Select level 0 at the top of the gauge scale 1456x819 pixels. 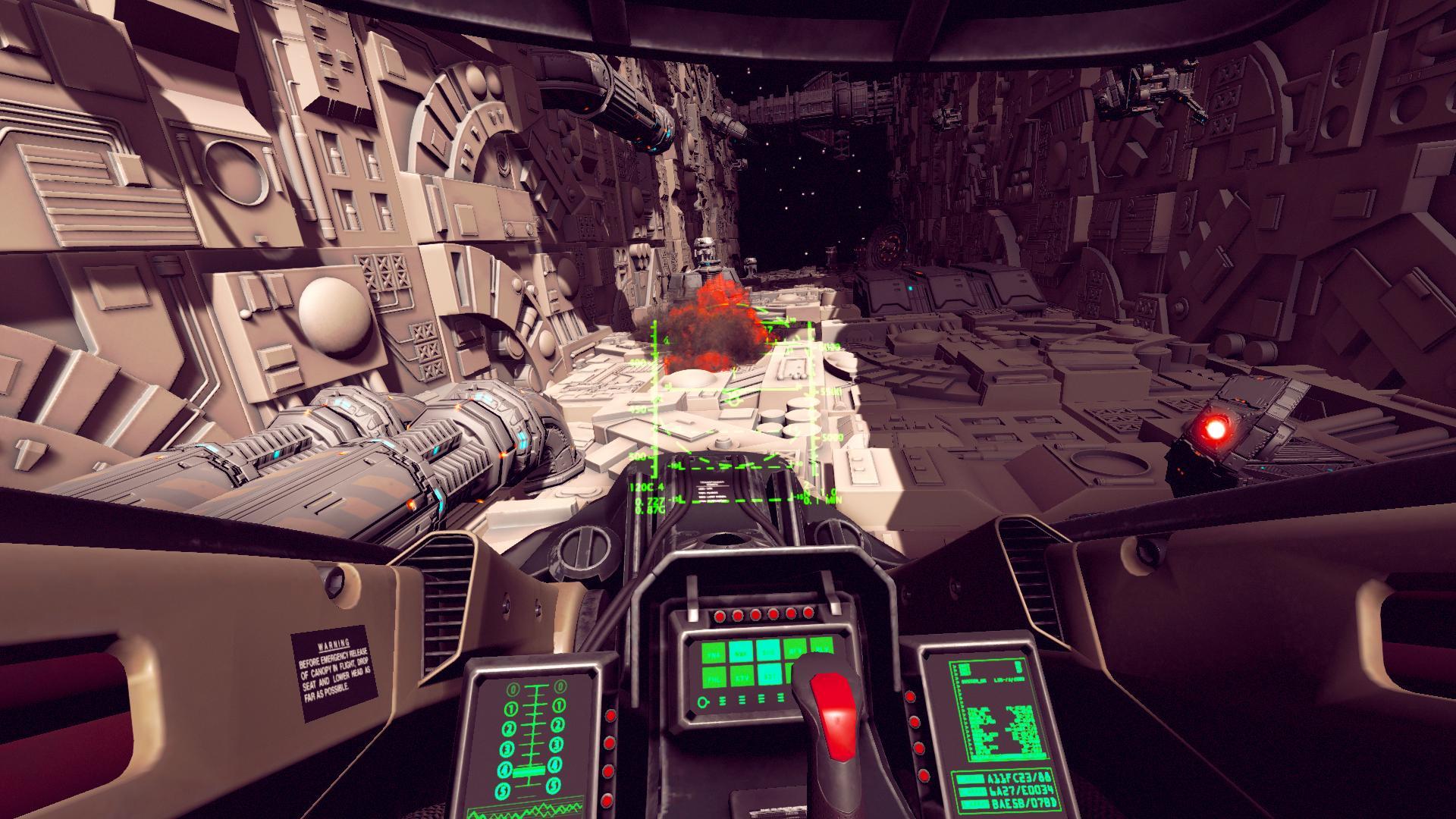[513, 689]
